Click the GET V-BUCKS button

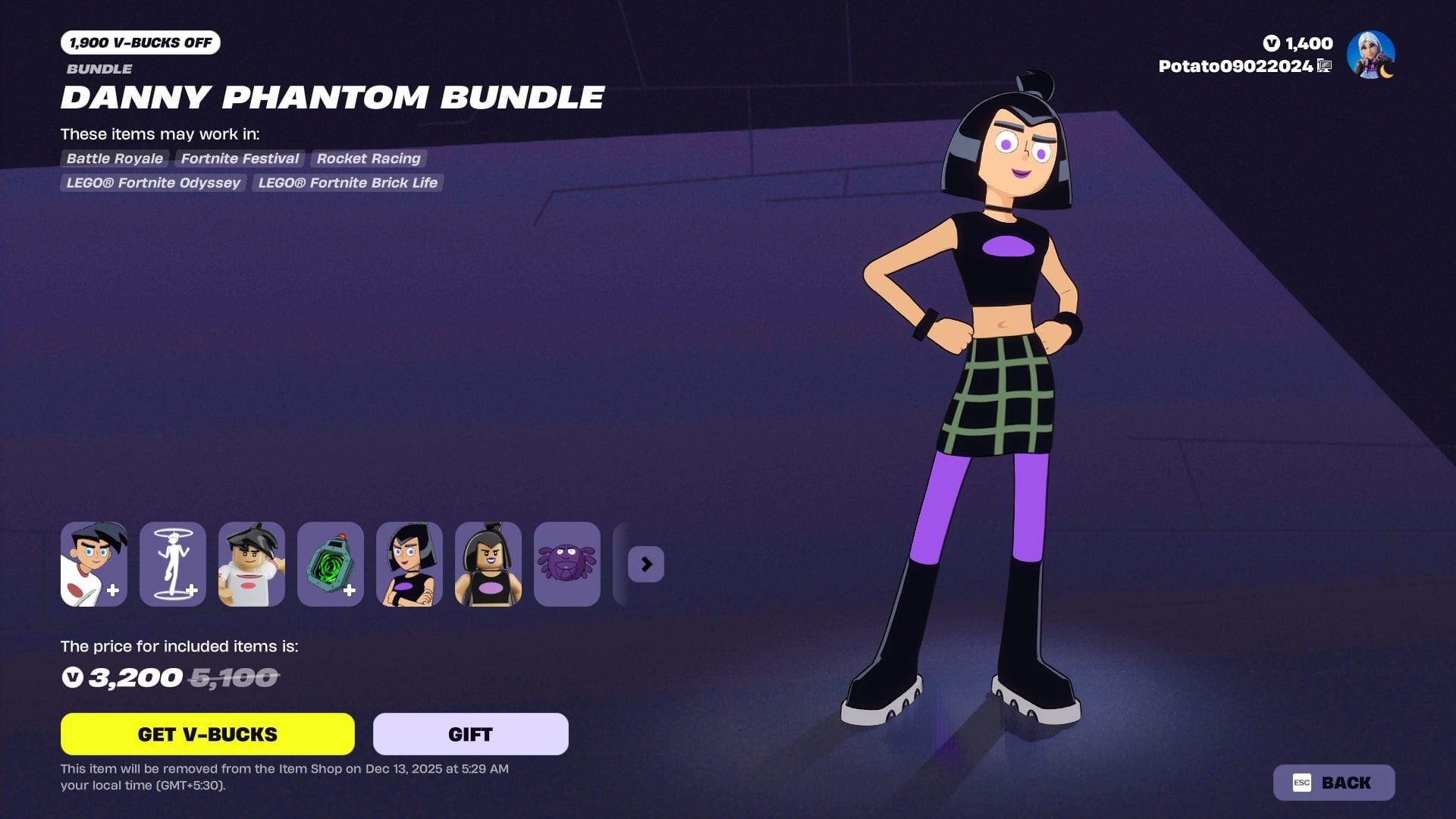click(207, 734)
